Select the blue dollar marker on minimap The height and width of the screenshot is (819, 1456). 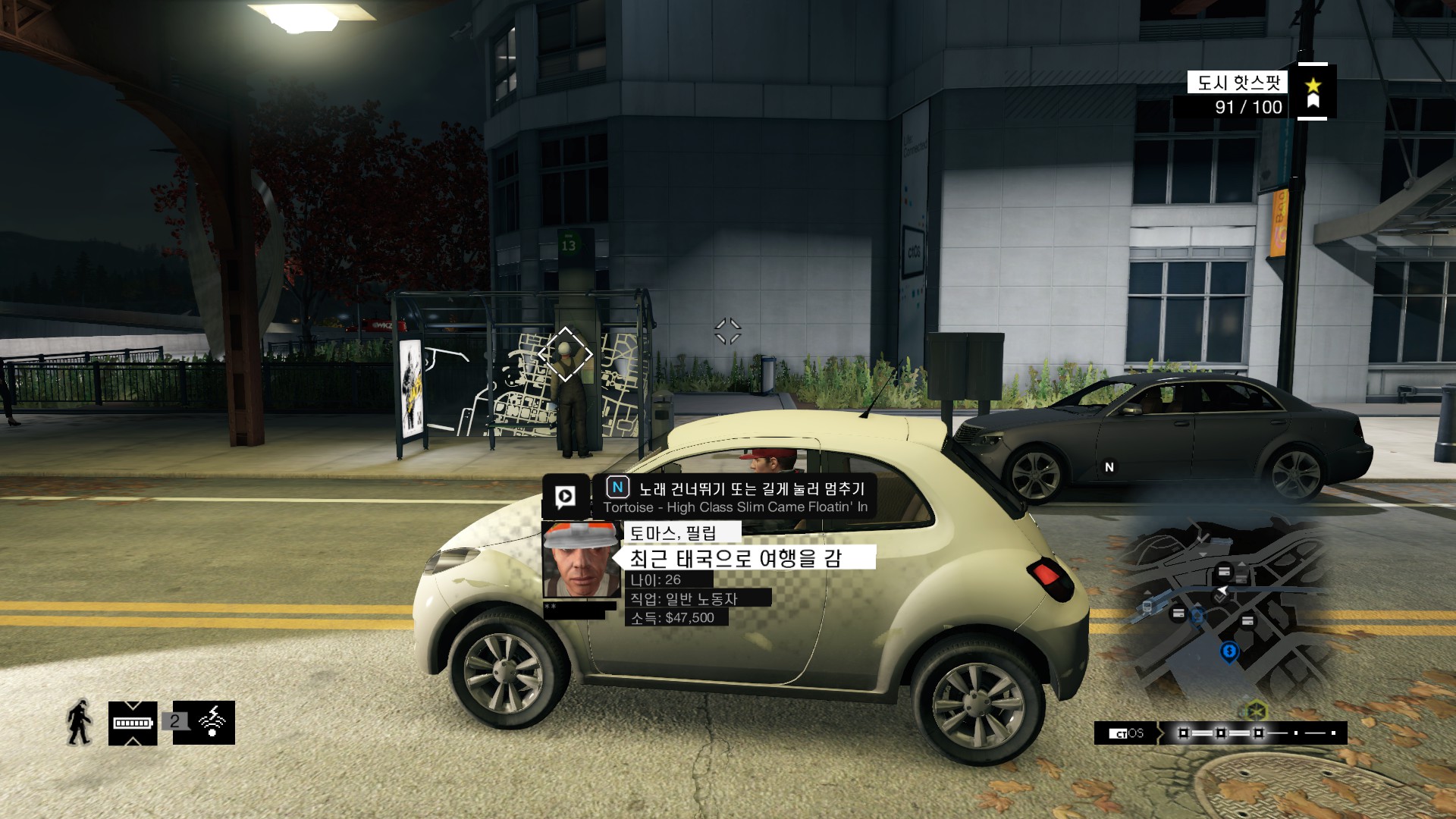pos(1228,651)
